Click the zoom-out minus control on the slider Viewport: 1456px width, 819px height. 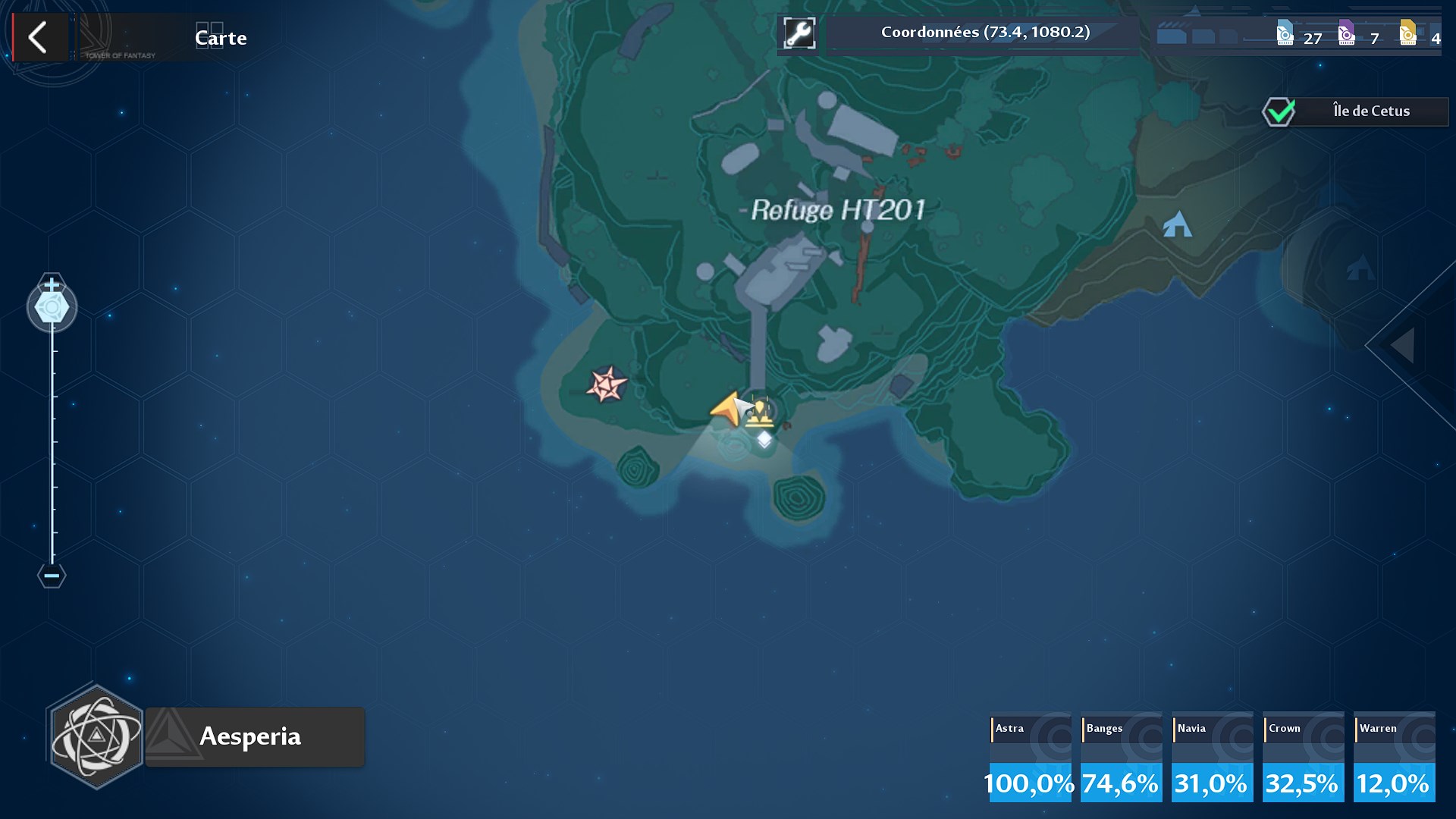pos(51,576)
